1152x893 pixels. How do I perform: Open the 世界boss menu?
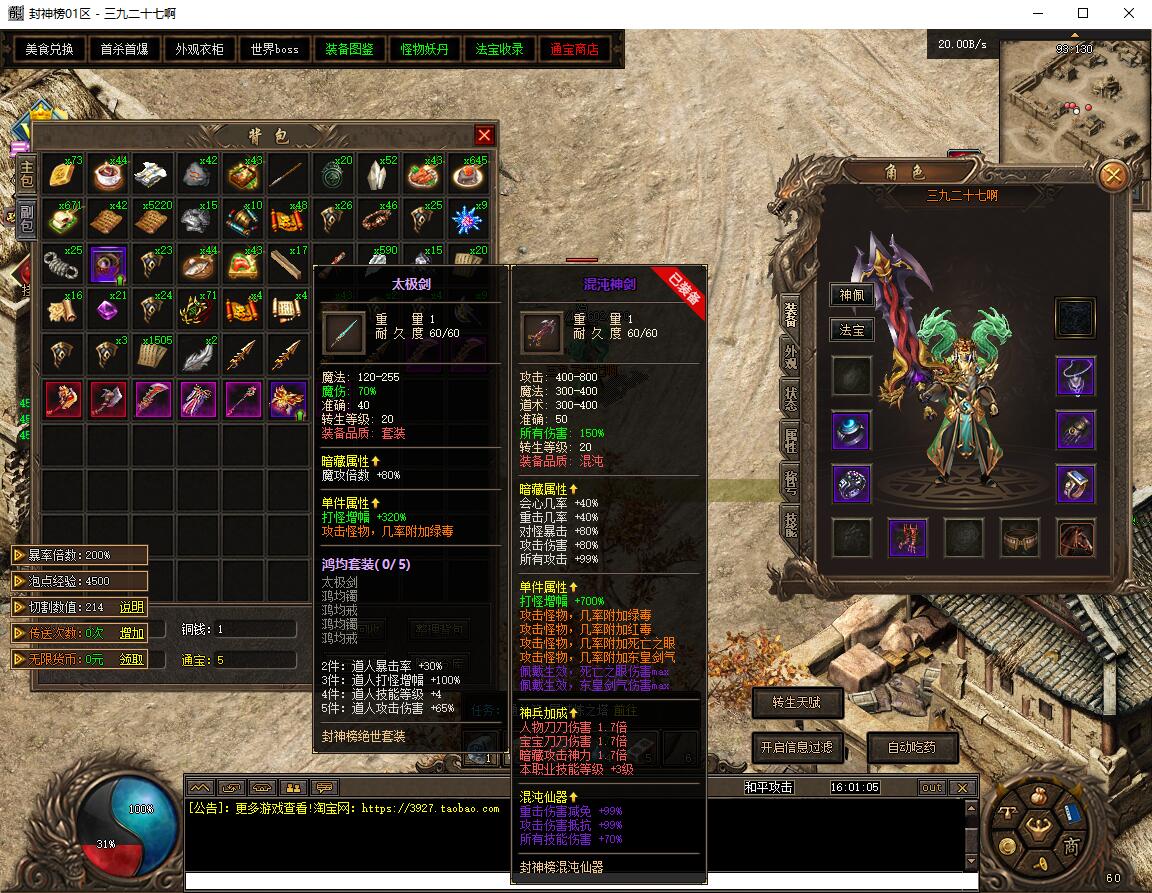(x=275, y=49)
